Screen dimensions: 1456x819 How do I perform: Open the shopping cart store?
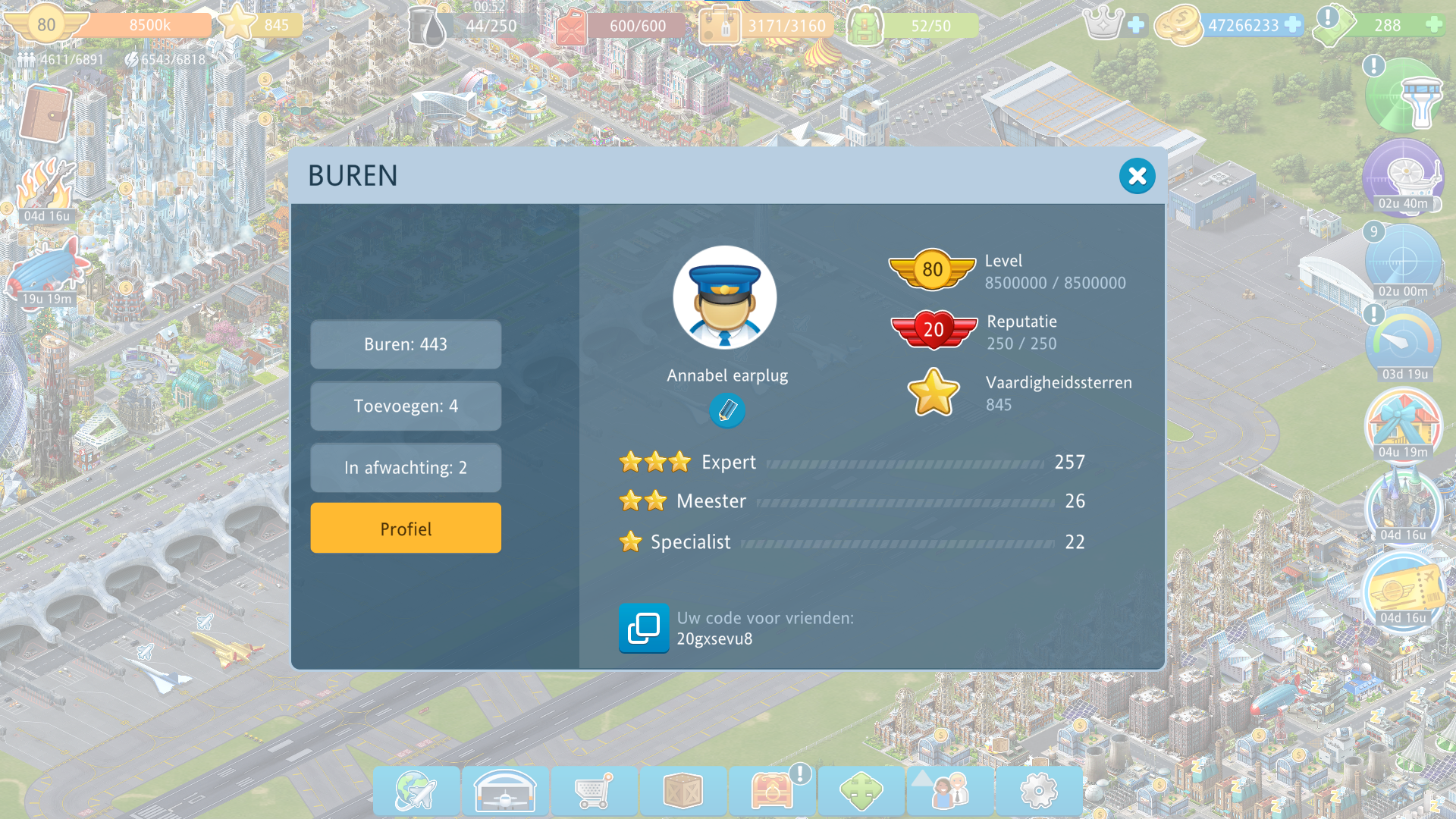point(594,791)
